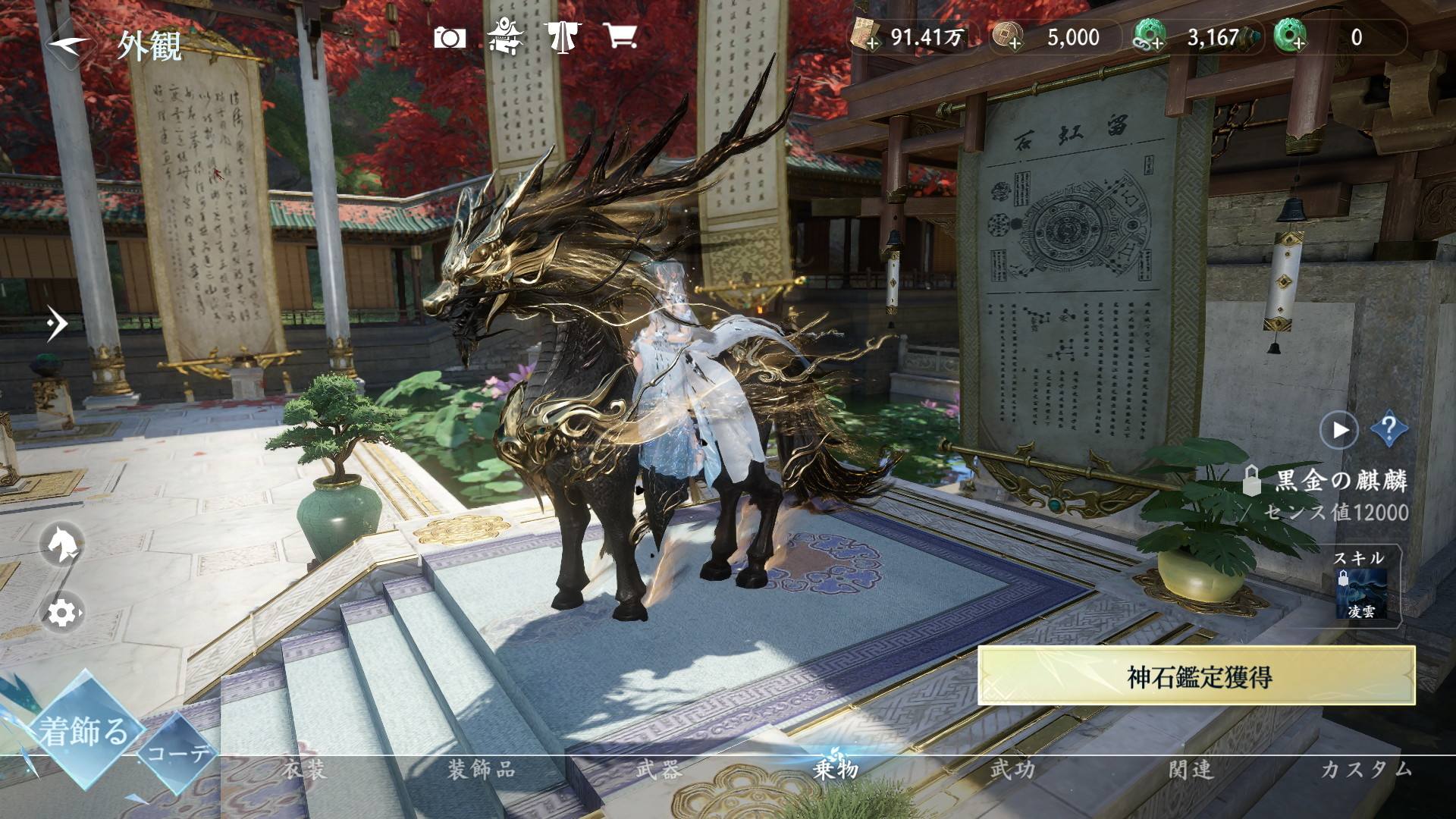Viewport: 1456px width, 819px height.
Task: Switch to the 衣装 tab
Action: [305, 770]
